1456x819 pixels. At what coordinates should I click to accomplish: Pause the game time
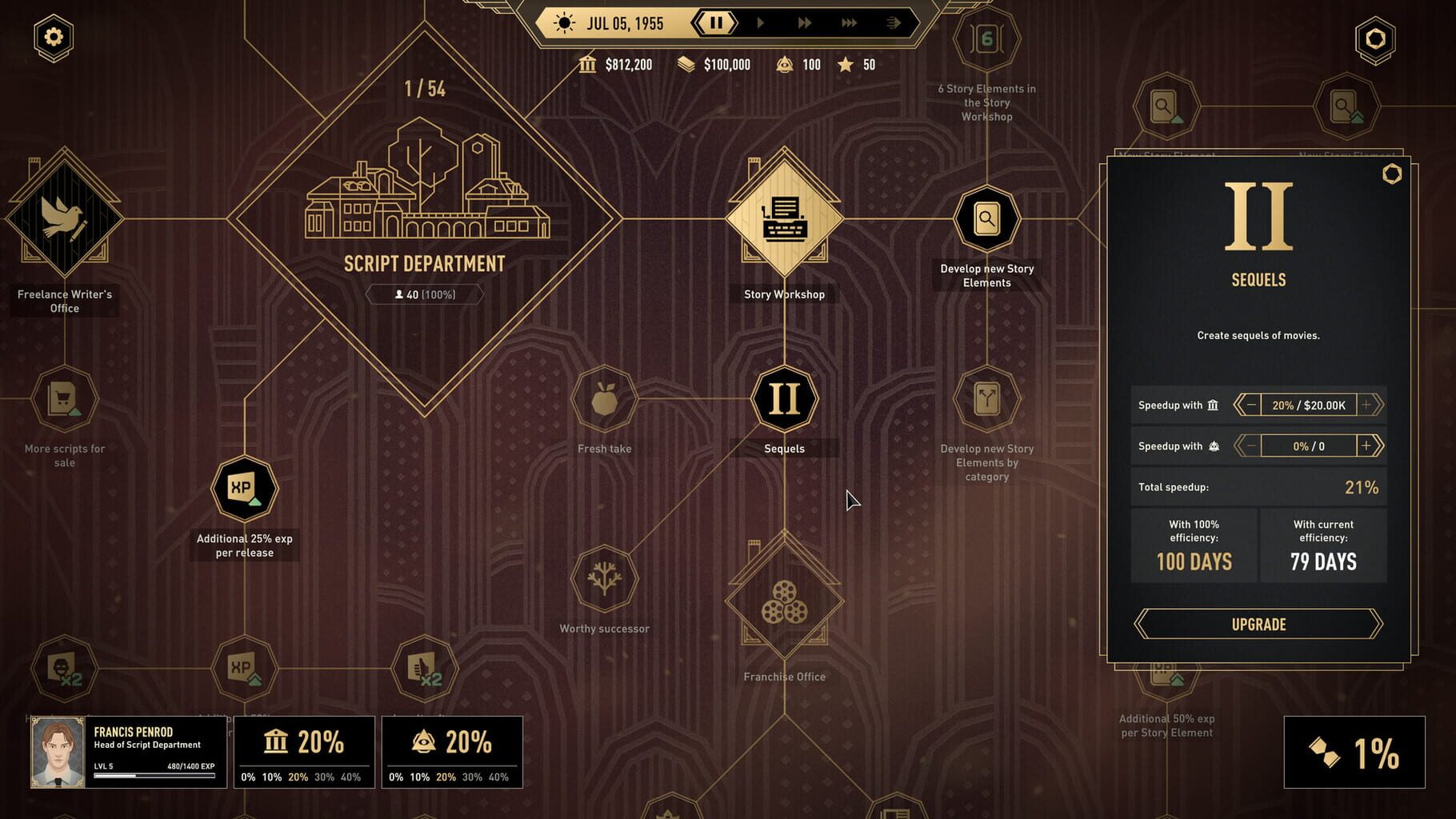tap(714, 22)
